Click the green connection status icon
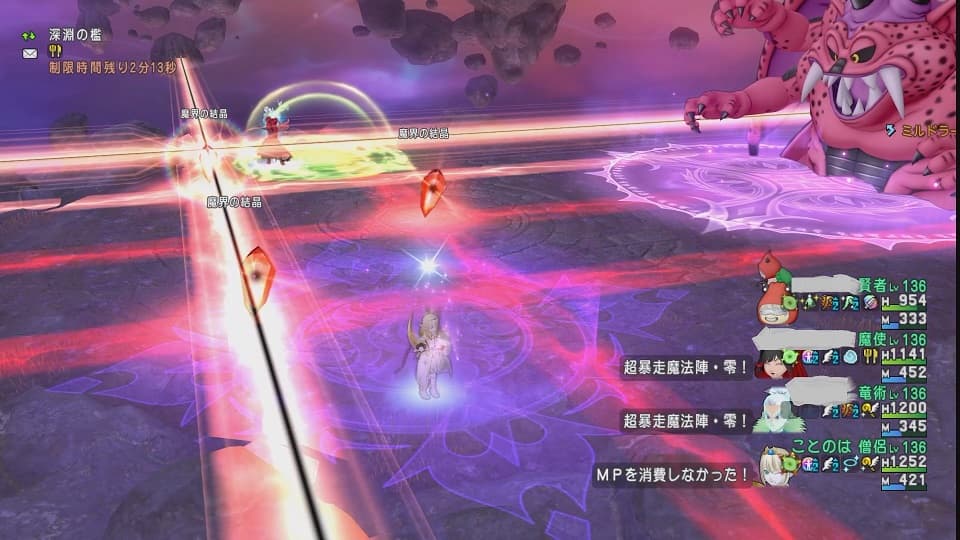960x540 pixels. click(29, 35)
